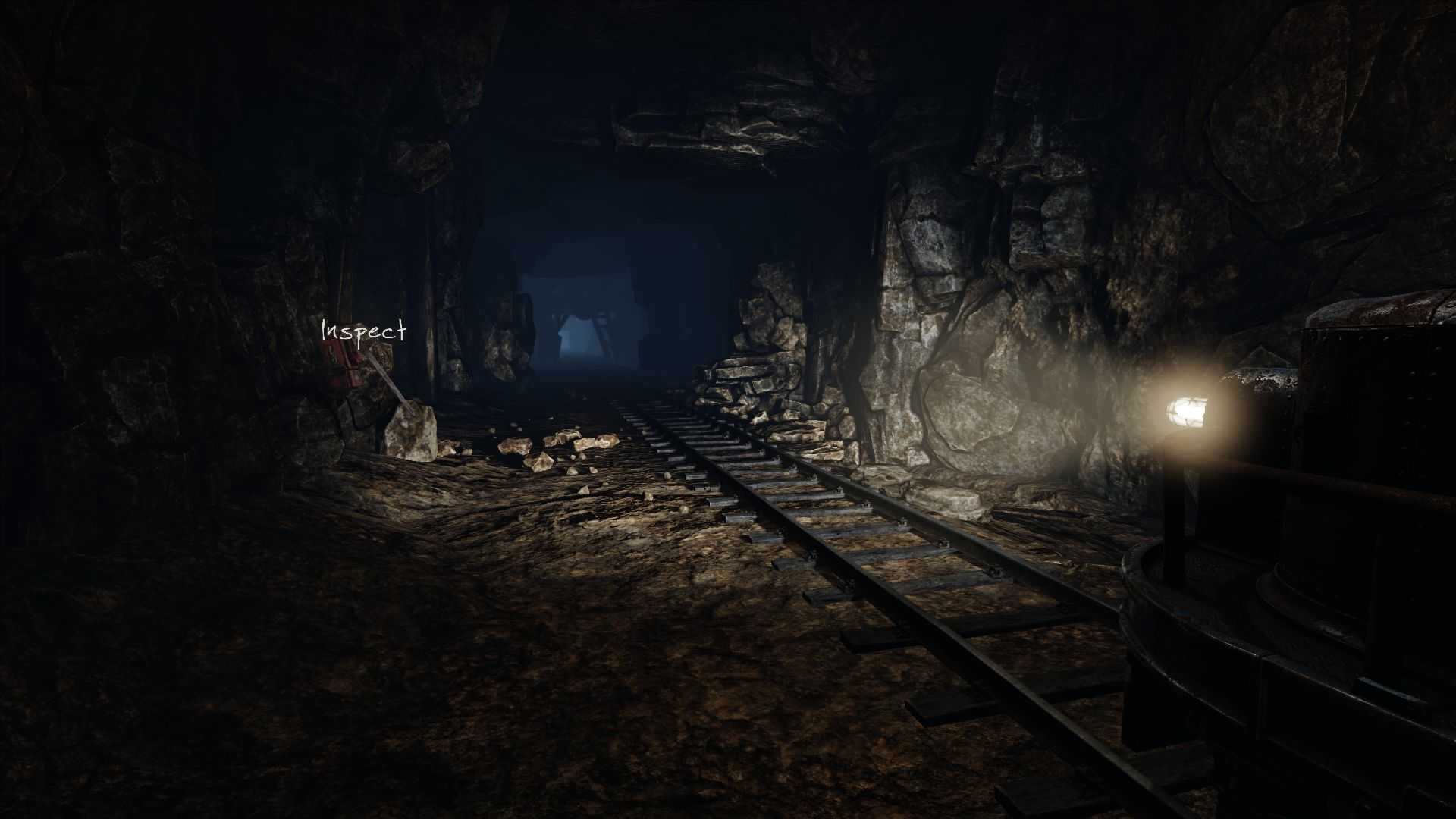Click the Inspect prompt text
This screenshot has width=1456, height=819.
(364, 330)
